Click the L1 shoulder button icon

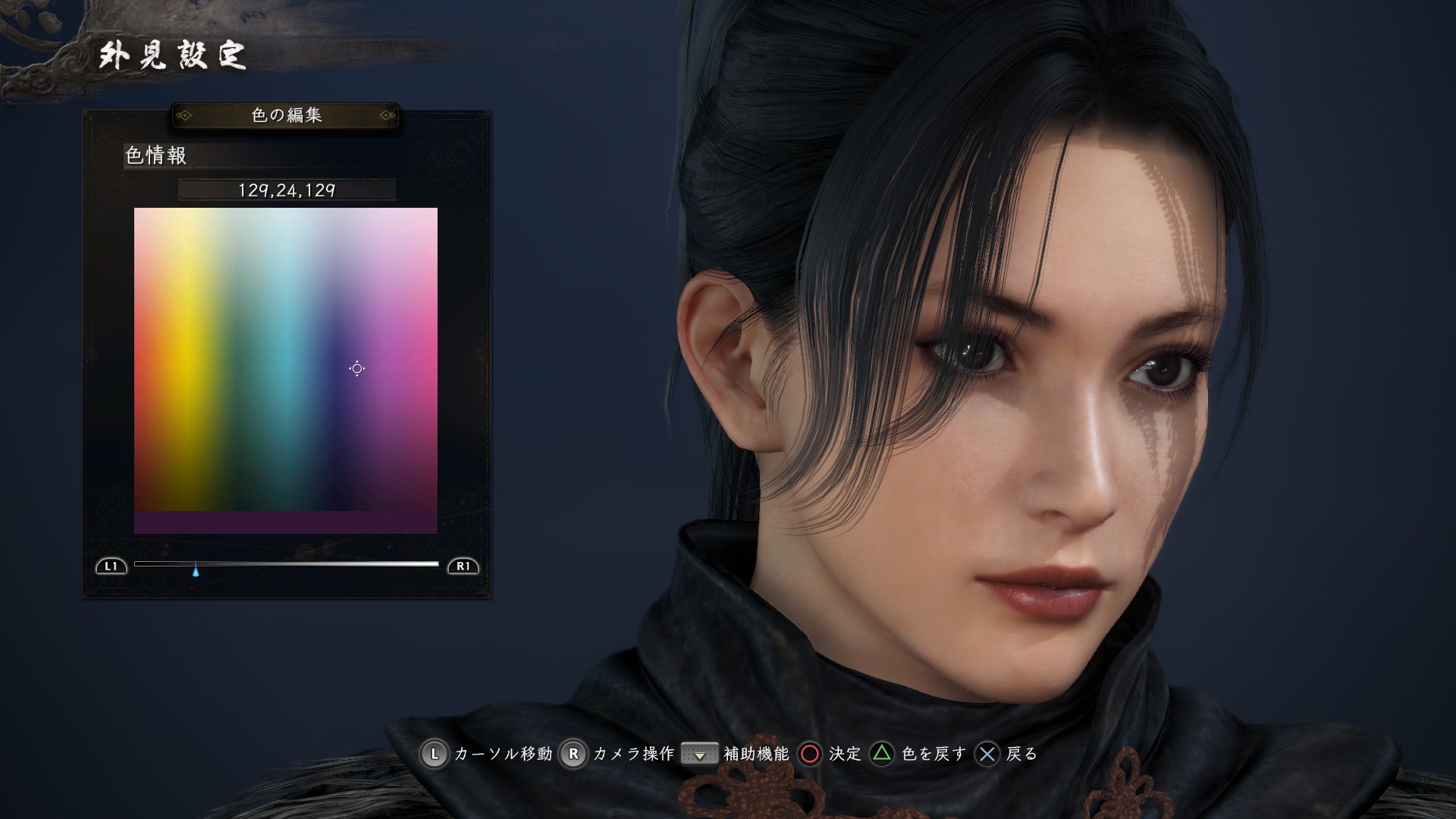tap(111, 564)
